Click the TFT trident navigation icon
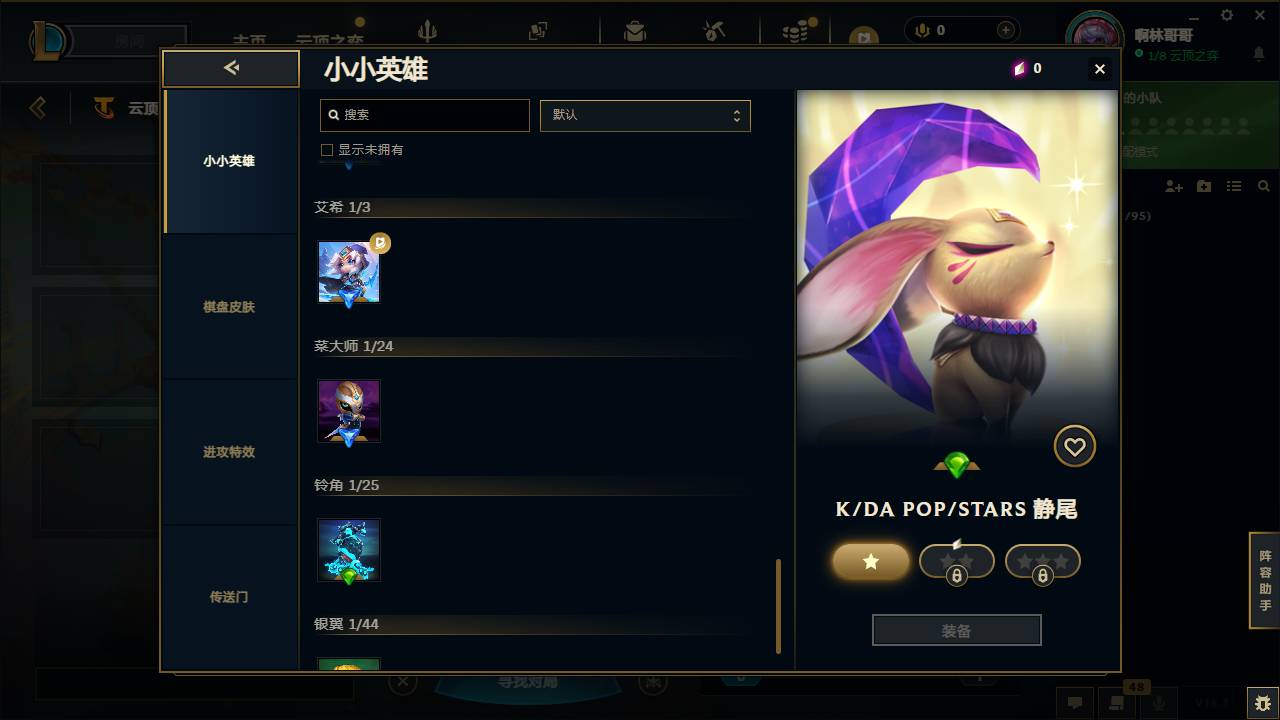The image size is (1280, 720). pos(428,30)
